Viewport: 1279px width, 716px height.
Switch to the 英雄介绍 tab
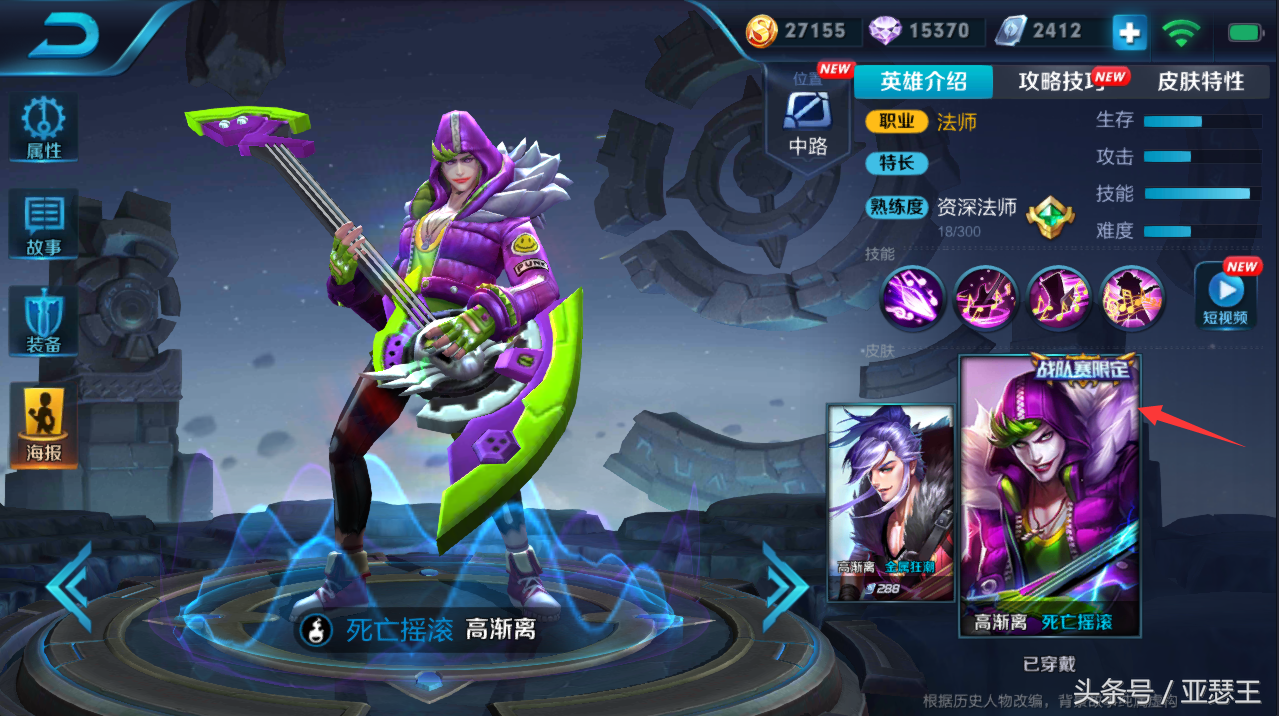point(923,82)
